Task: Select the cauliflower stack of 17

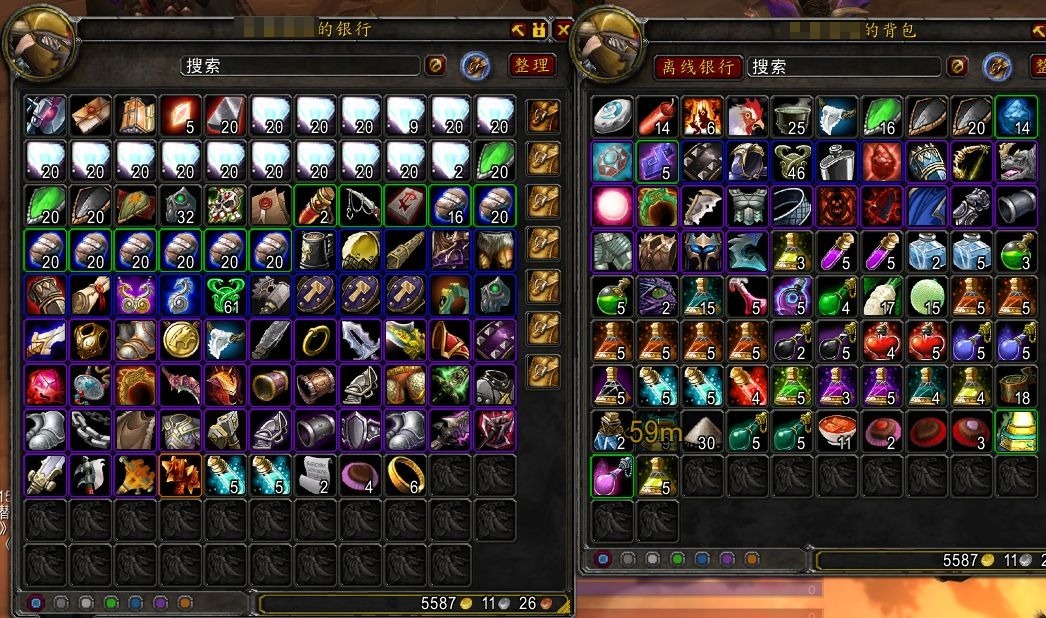Action: point(882,297)
